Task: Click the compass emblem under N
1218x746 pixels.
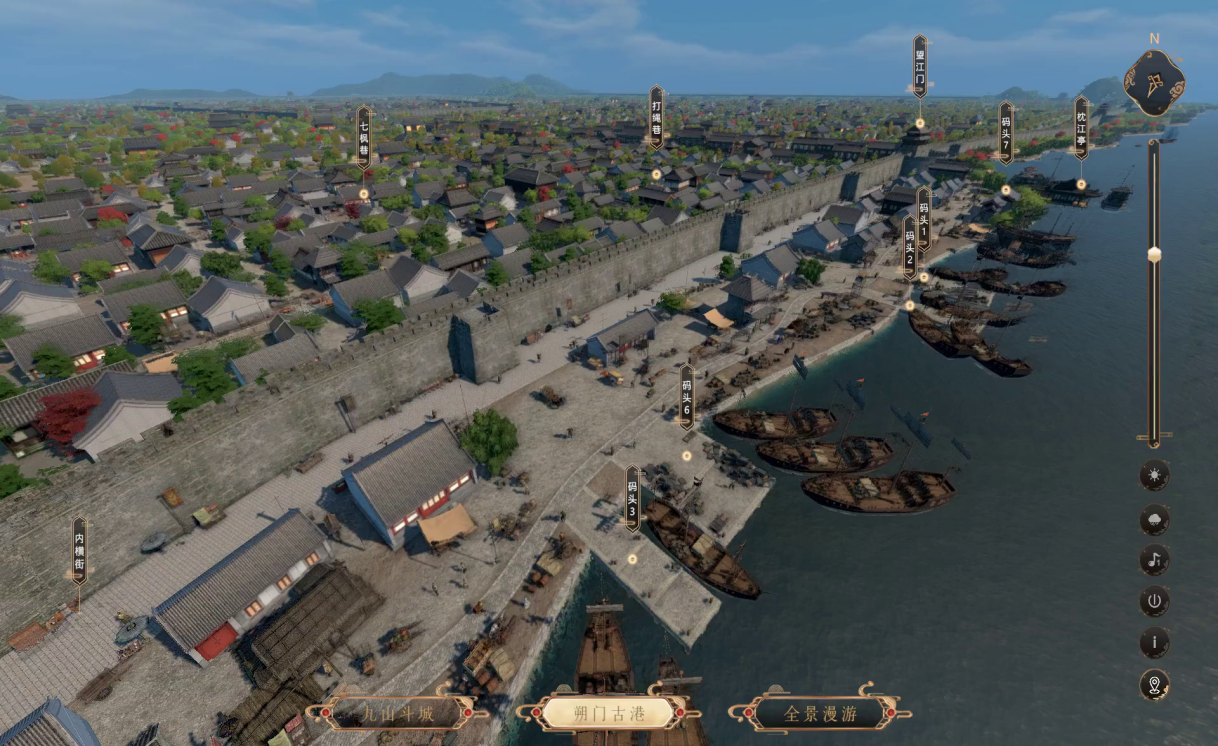Action: click(1154, 83)
